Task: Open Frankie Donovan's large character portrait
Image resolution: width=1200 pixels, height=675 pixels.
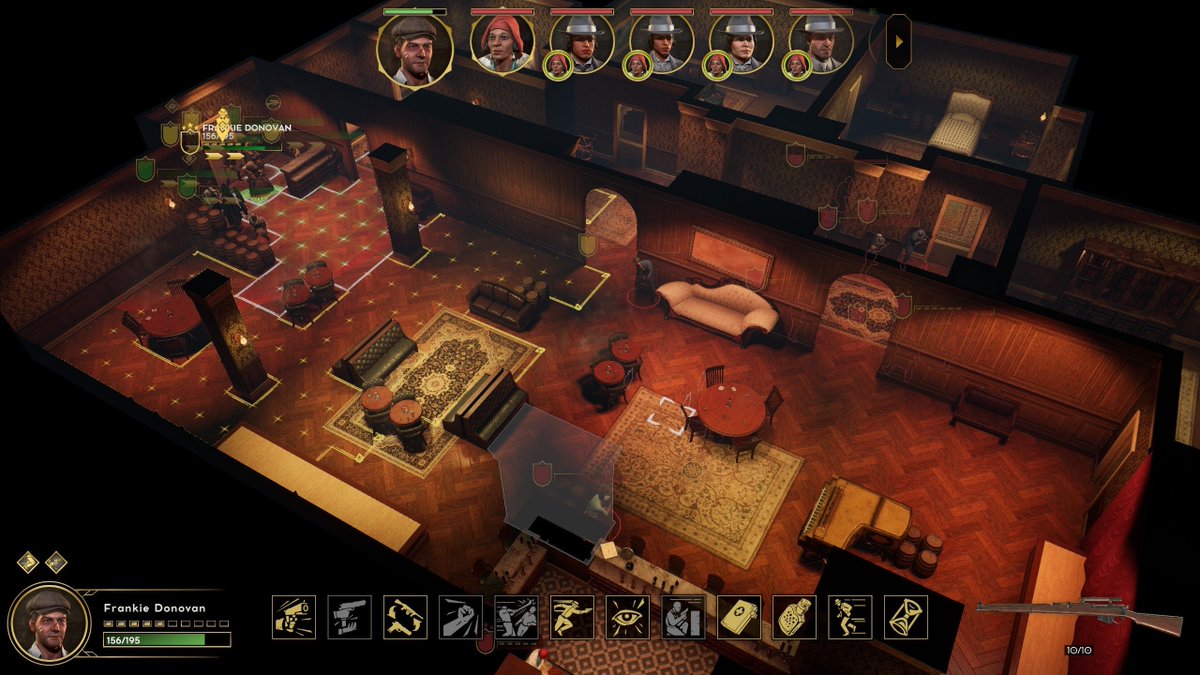Action: click(48, 622)
